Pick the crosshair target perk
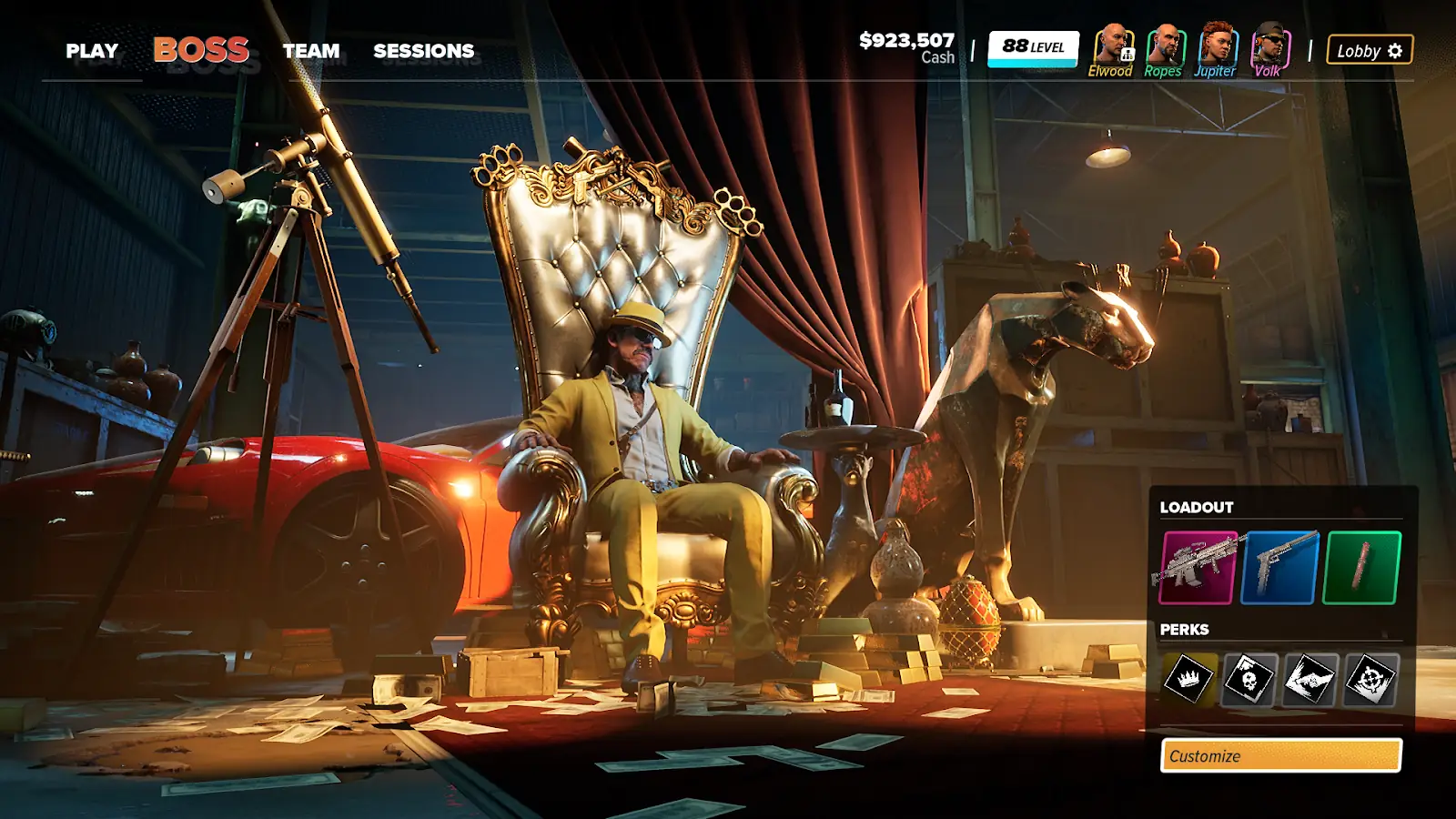1456x819 pixels. coord(1370,679)
